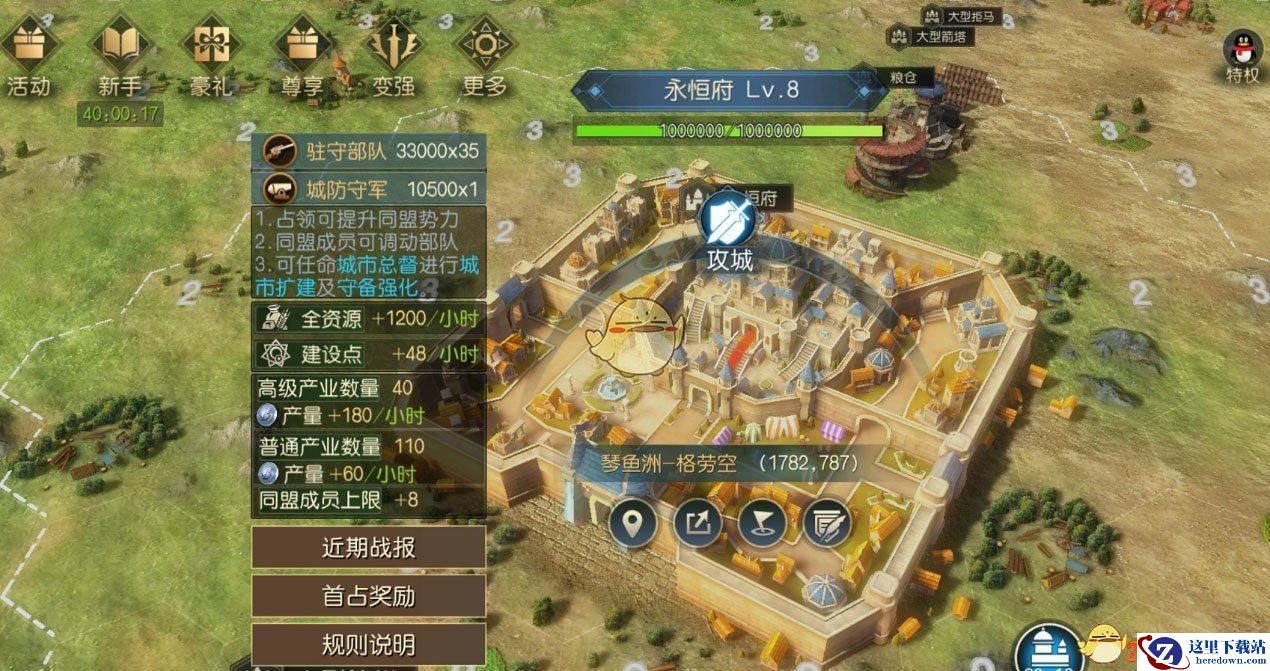Screen dimensions: 1270x671
Task: View 近期战报 recent battle reports
Action: pyautogui.click(x=368, y=547)
